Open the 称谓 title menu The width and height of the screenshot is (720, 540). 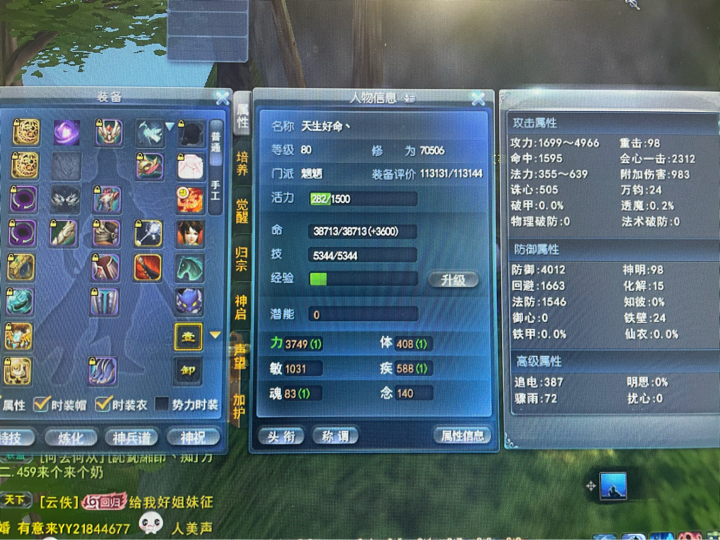pos(335,435)
